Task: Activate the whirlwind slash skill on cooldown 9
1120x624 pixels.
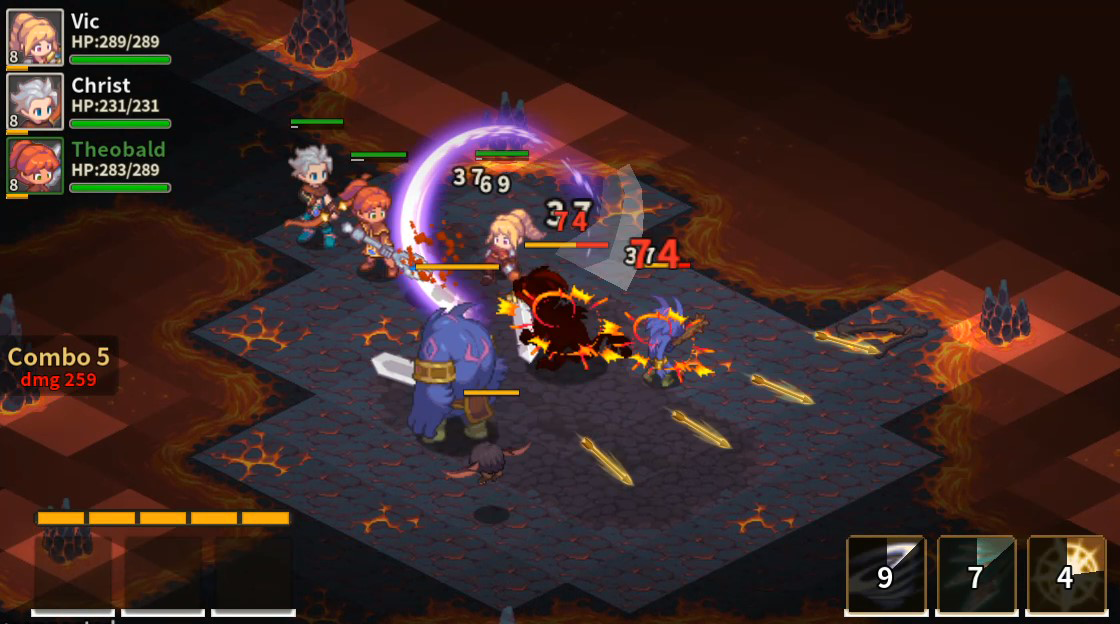Action: click(886, 574)
